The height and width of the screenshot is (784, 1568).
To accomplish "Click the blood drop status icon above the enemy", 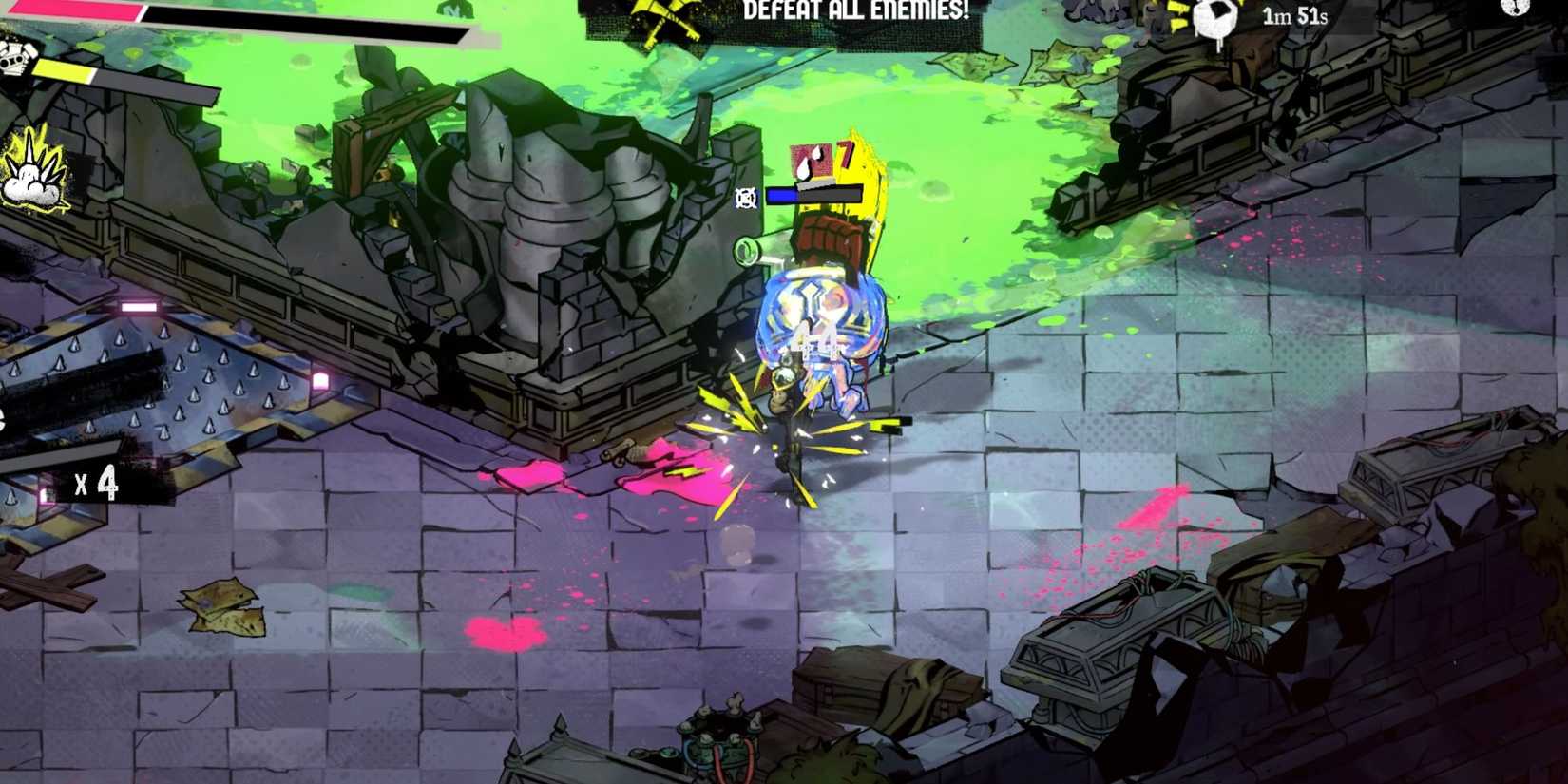I will 812,162.
